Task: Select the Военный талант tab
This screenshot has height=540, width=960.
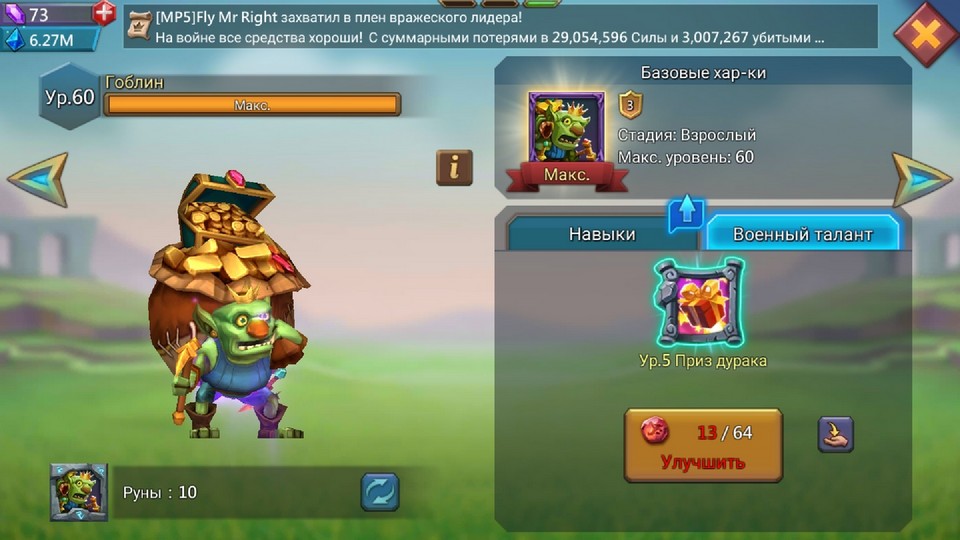Action: (x=802, y=234)
